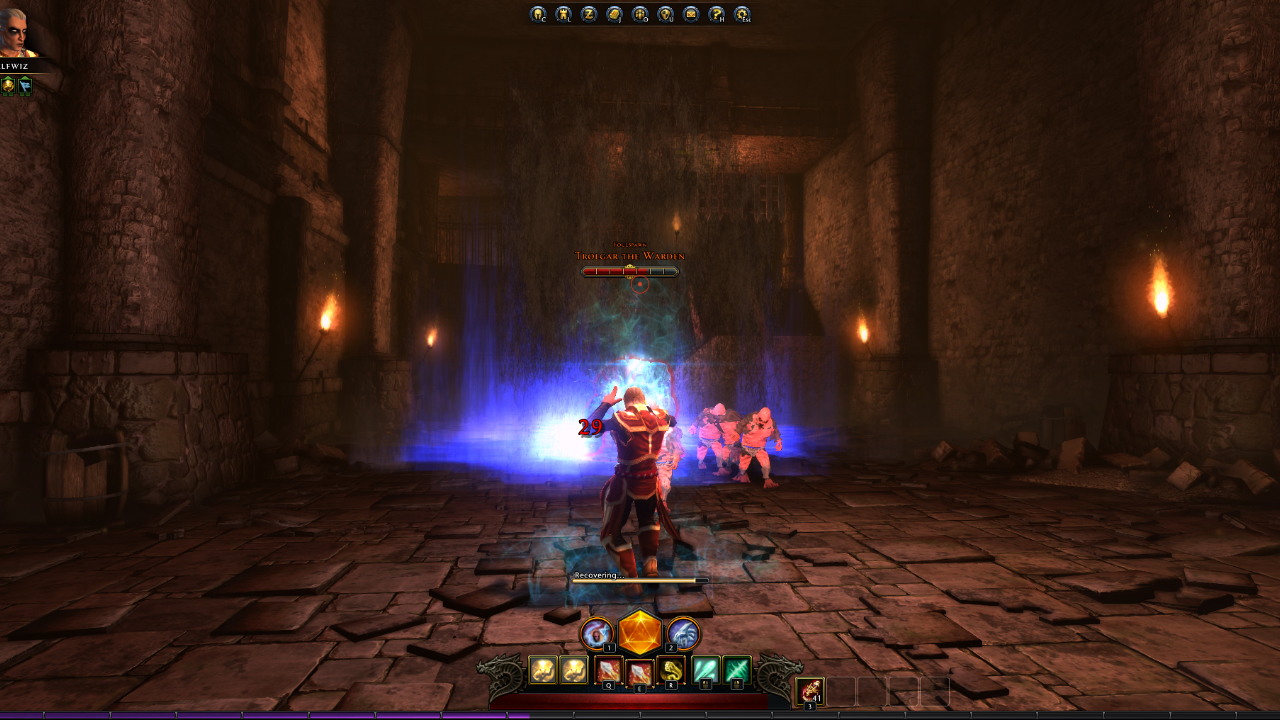Open the in-game Mail envelope icon

pyautogui.click(x=690, y=14)
